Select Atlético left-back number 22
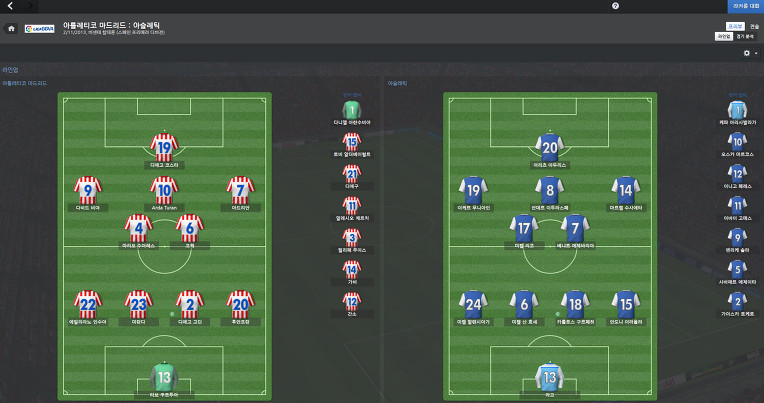 (x=89, y=304)
